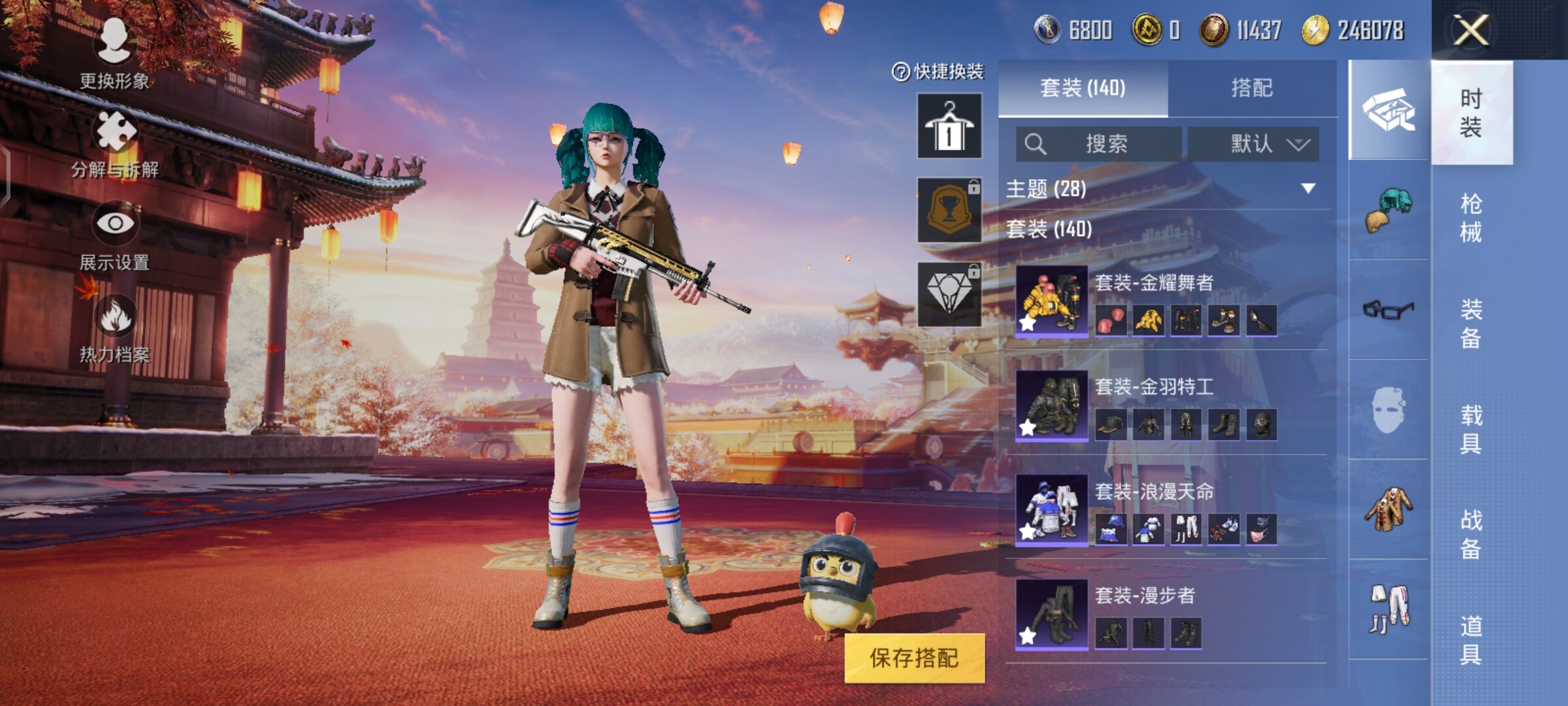Open the 载具 vehicles category
This screenshot has width=1568, height=706.
coord(1471,429)
